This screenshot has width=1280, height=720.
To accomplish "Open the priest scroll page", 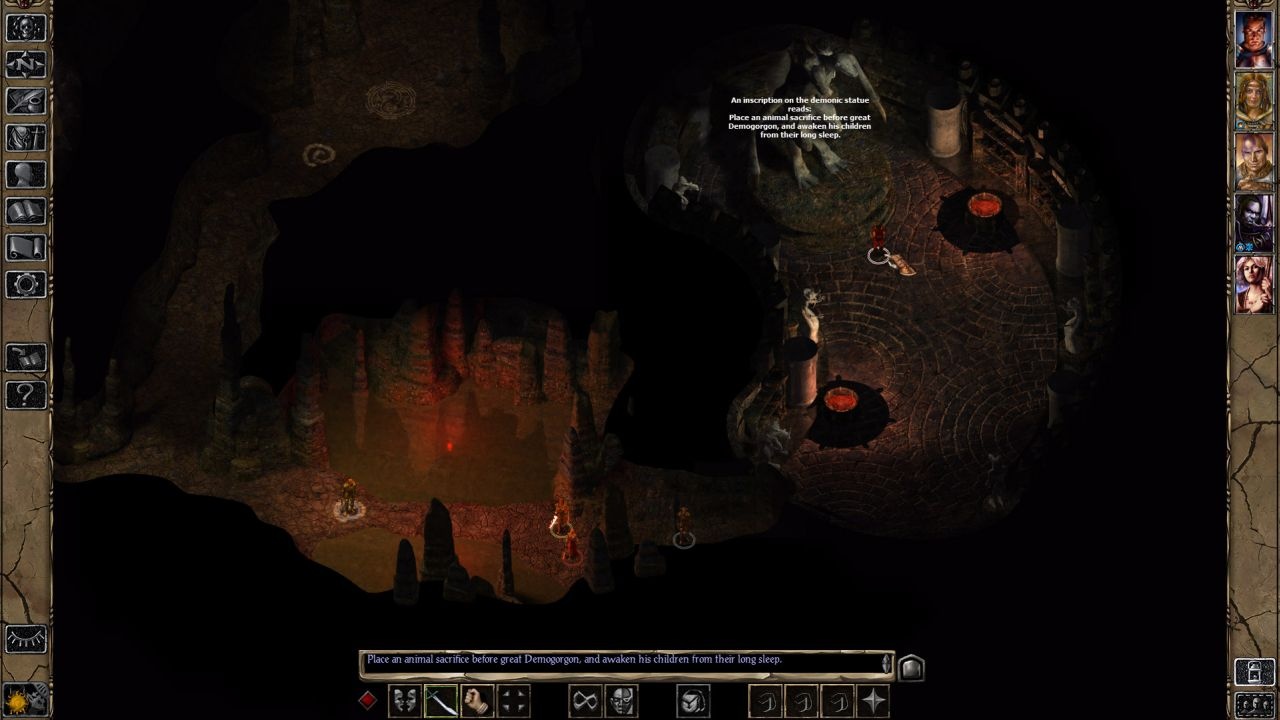I will (26, 247).
